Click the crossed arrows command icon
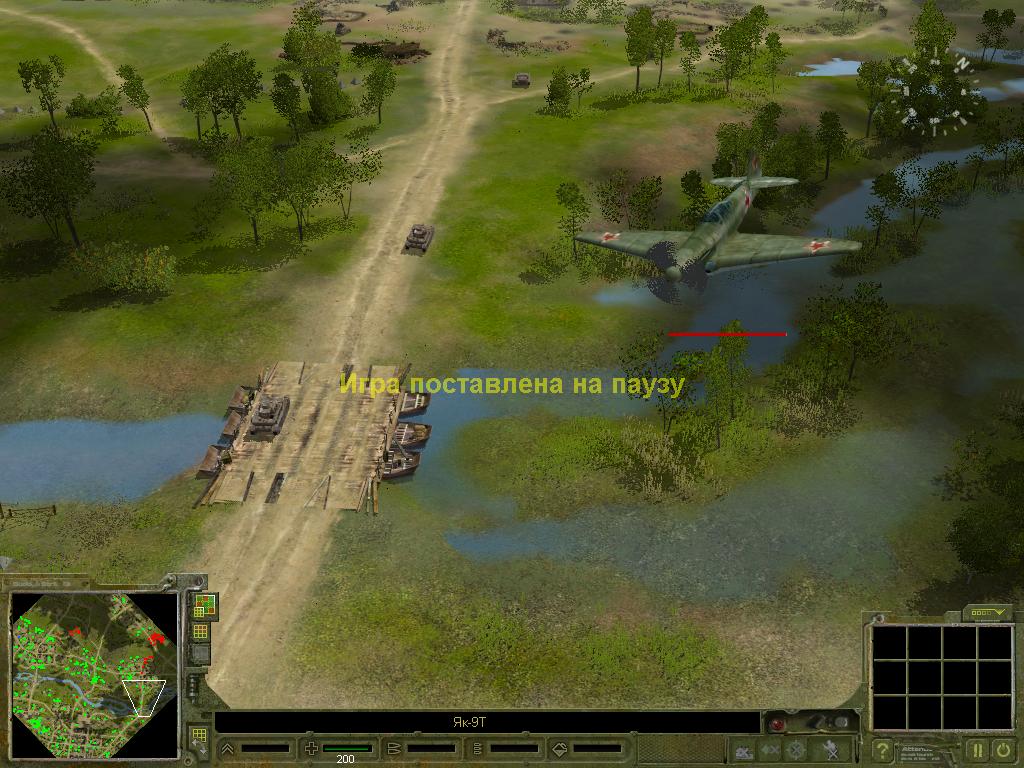The image size is (1024, 768). pyautogui.click(x=769, y=749)
